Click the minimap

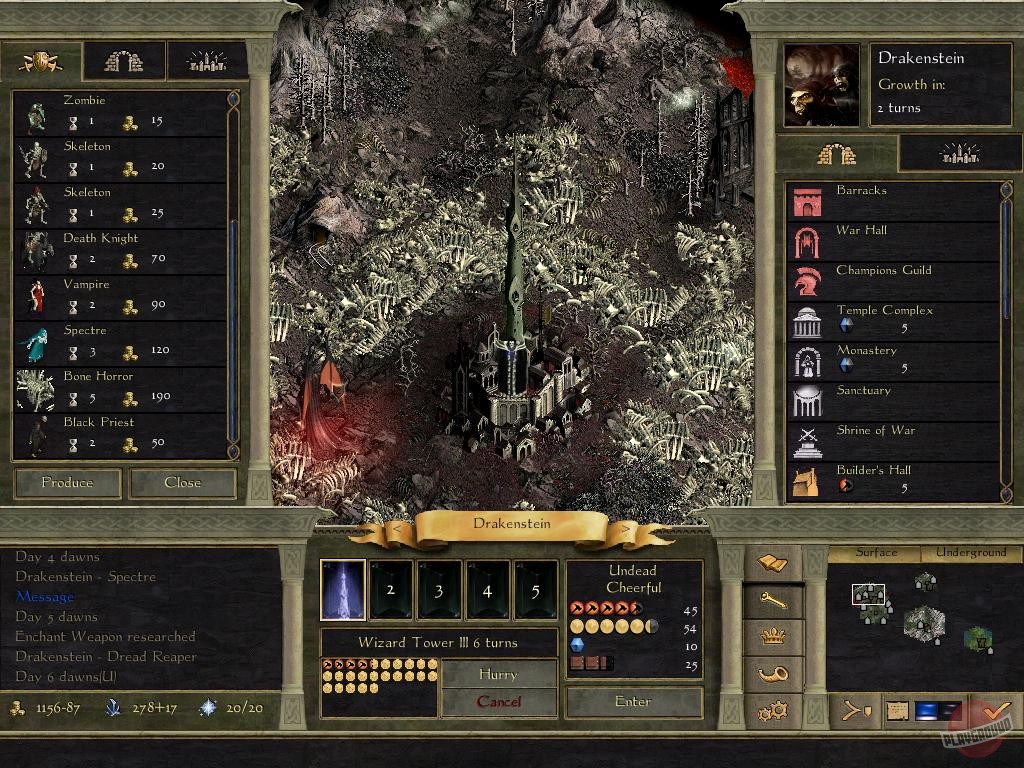pos(920,620)
